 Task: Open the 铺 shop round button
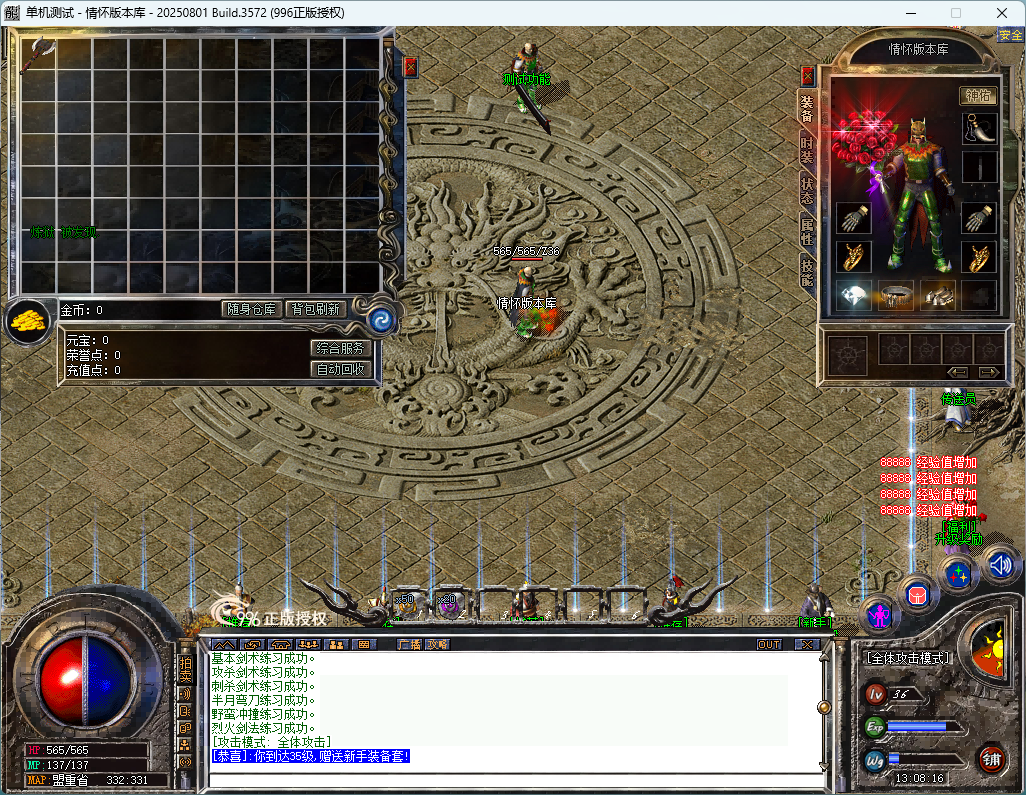990,759
